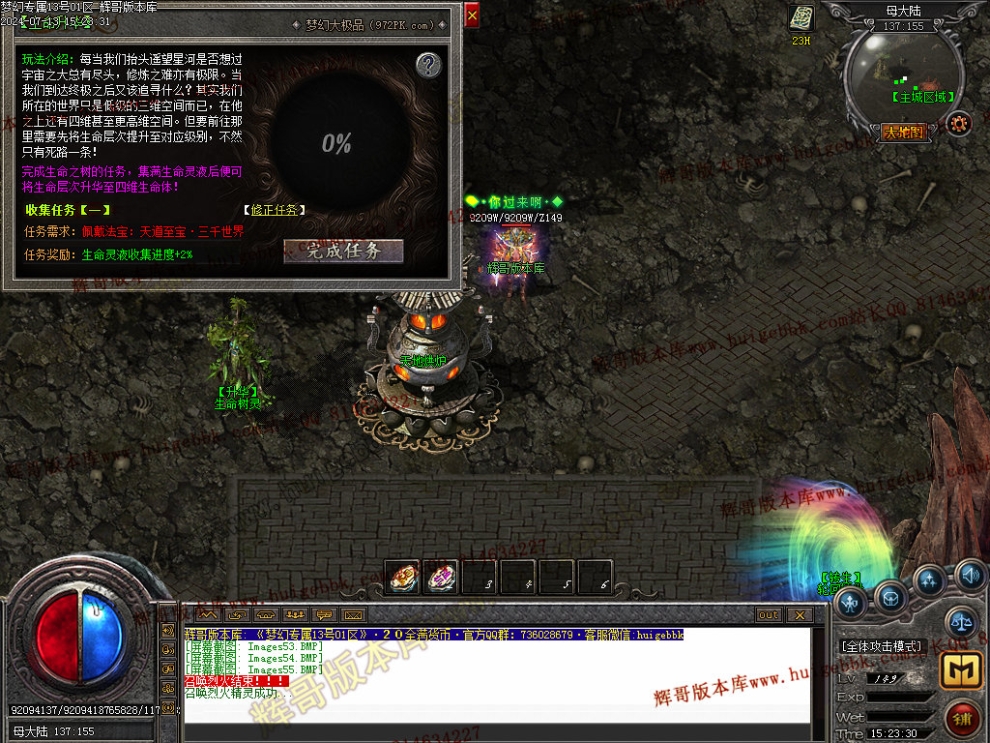Viewport: 990px width, 743px height.
Task: Click the red 铺 shop button
Action: coord(962,718)
